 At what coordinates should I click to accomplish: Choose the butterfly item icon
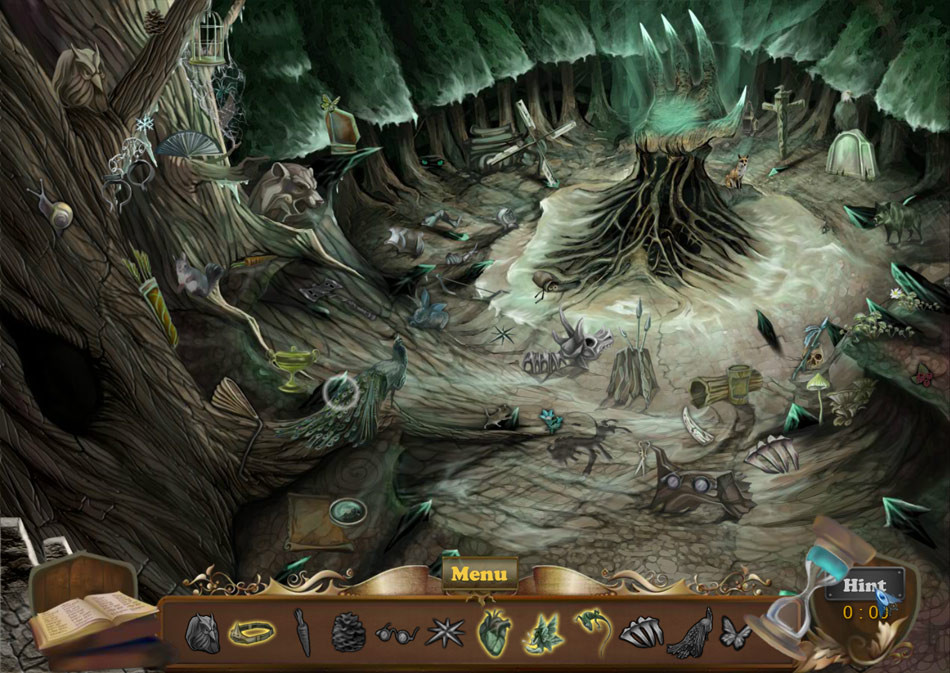coord(736,633)
